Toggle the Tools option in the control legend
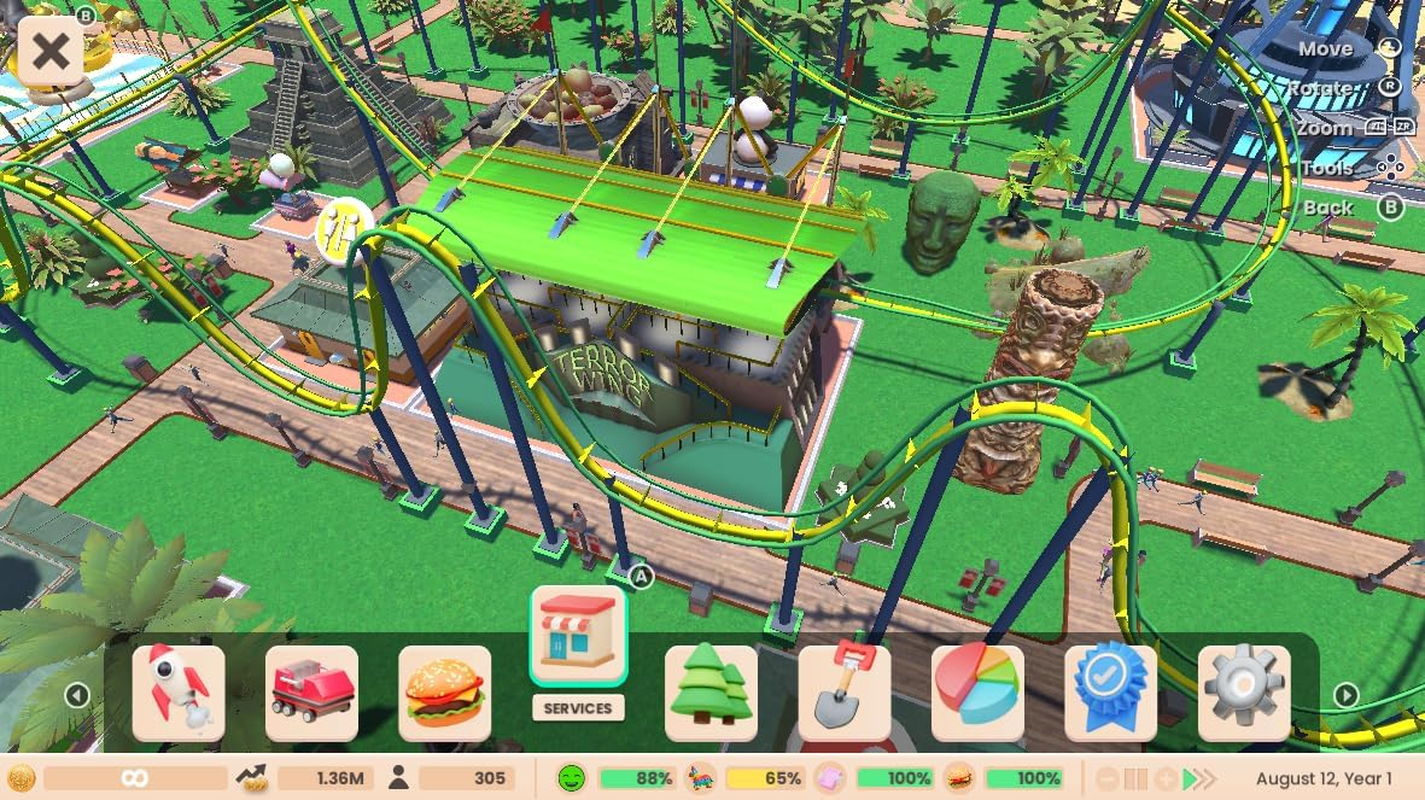This screenshot has height=800, width=1425. [1329, 167]
